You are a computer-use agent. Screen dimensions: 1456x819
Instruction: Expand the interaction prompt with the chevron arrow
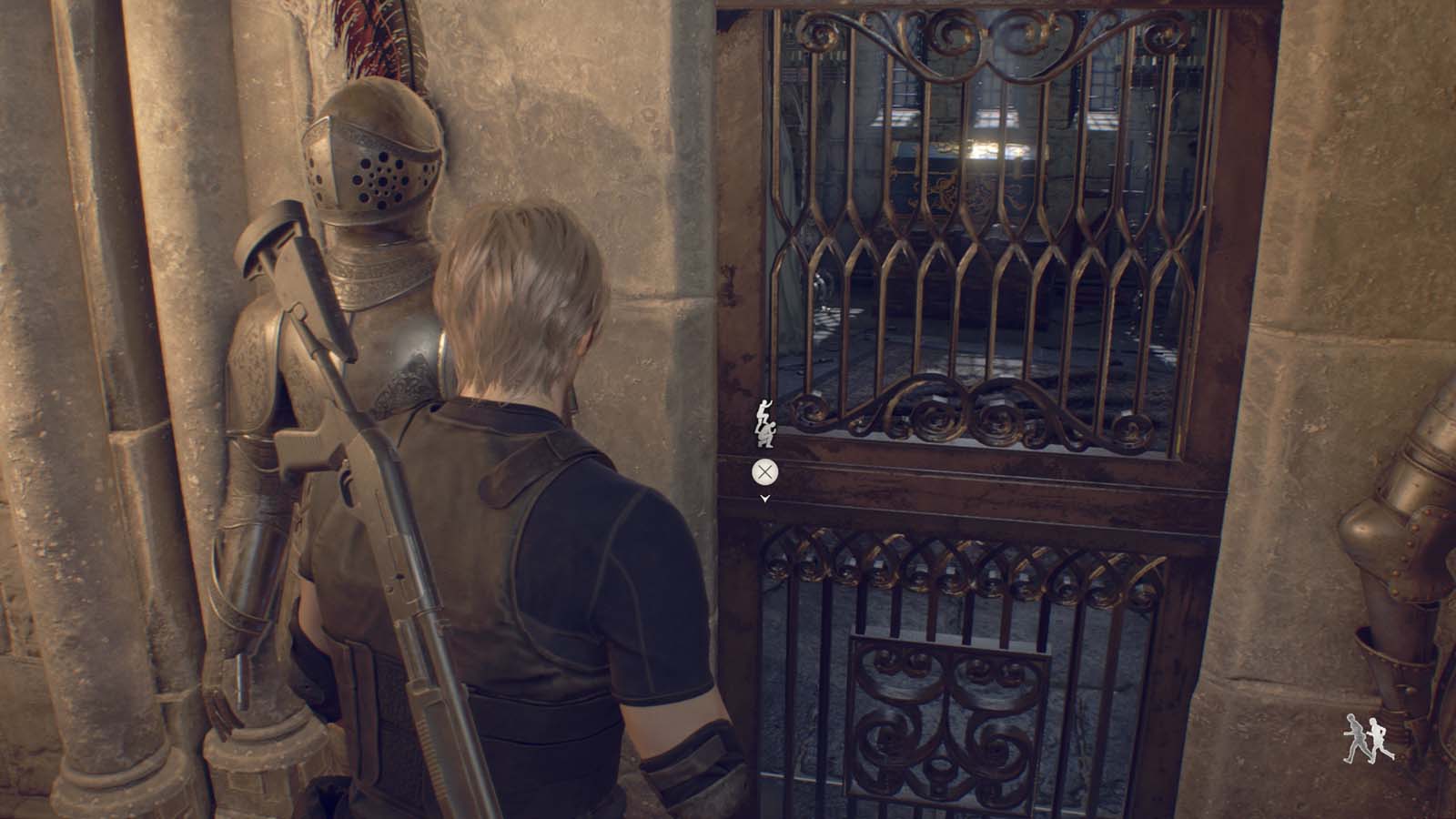click(x=764, y=498)
